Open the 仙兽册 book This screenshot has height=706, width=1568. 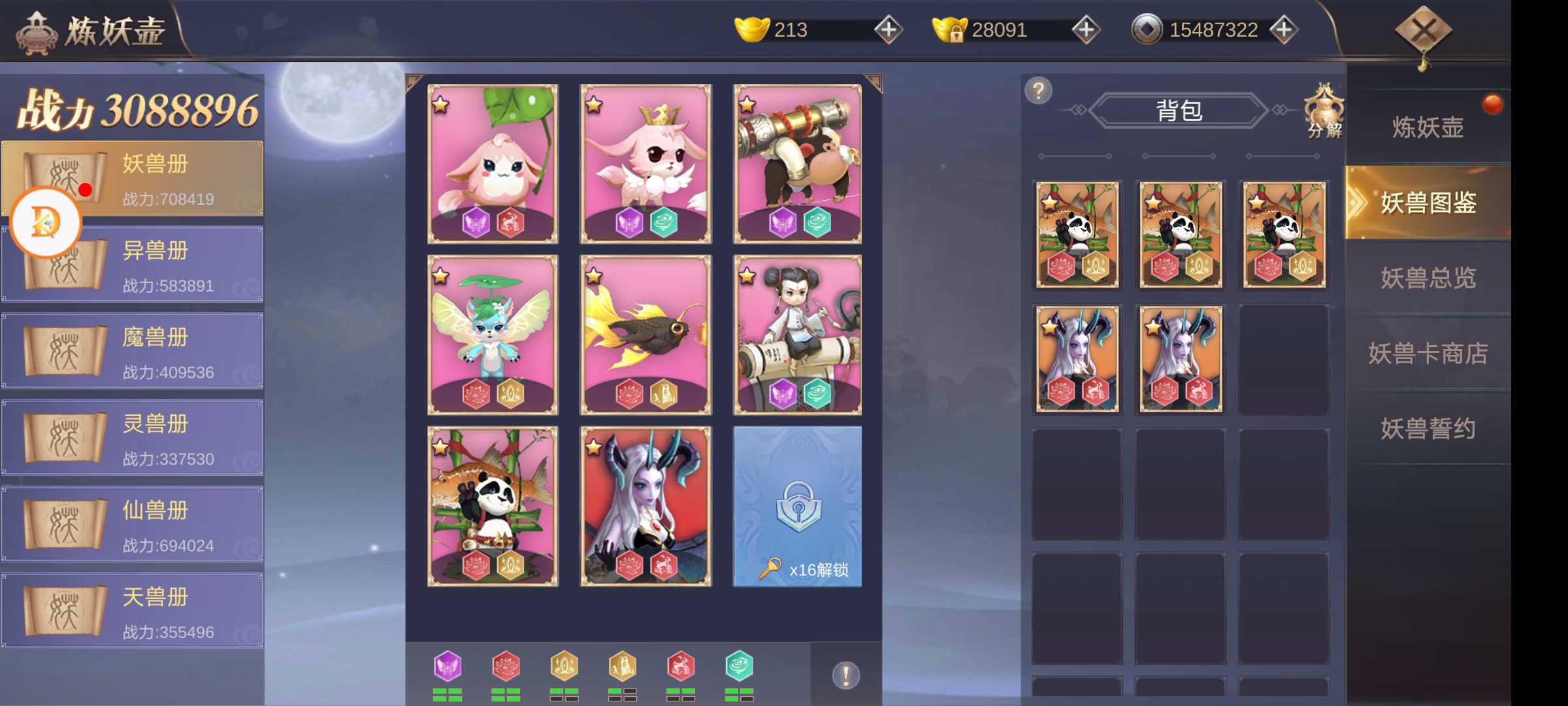tap(132, 525)
